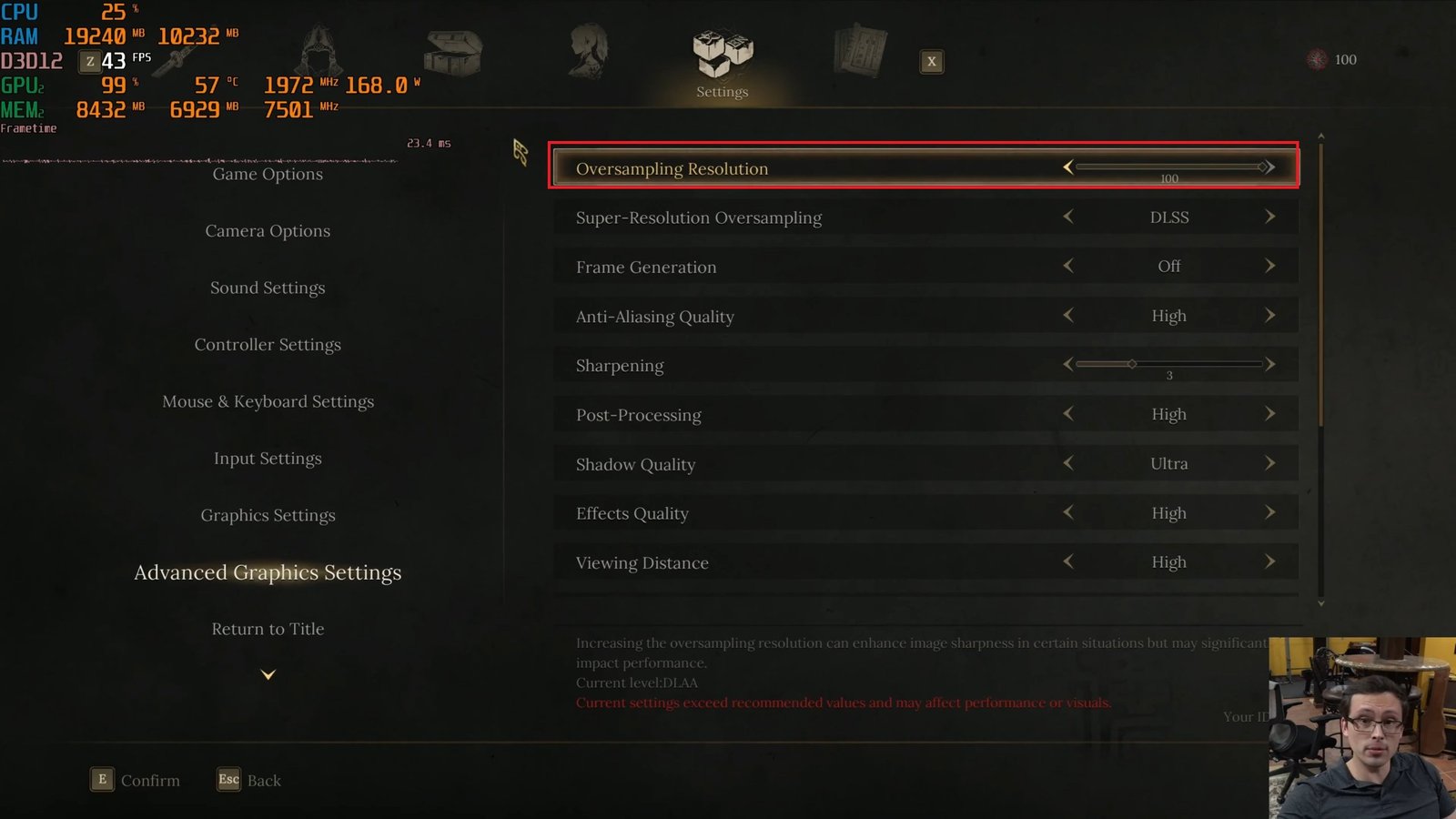Expand more options via the down chevron
Screen dimensions: 1456x819
(x=268, y=674)
